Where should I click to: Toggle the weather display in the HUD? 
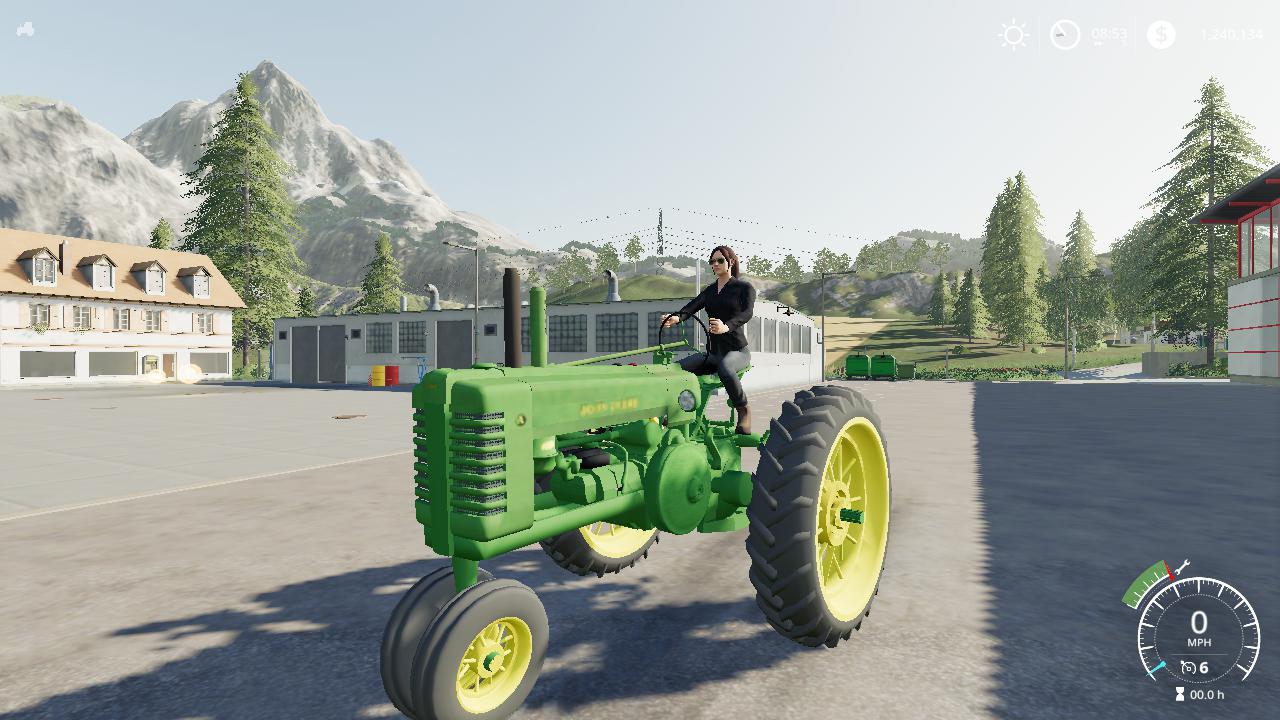point(1012,35)
